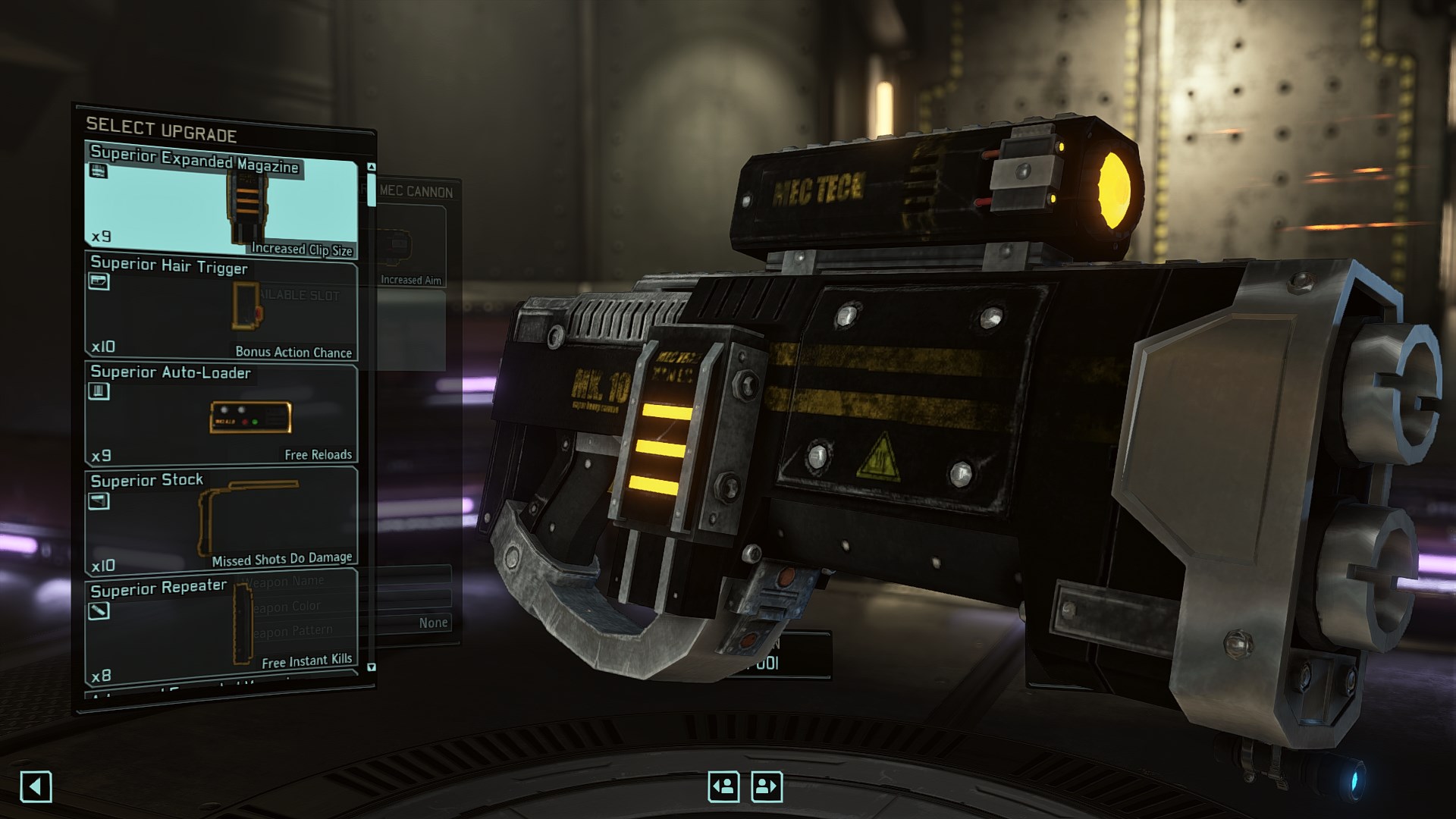Switch to the previous soldier

(x=723, y=786)
